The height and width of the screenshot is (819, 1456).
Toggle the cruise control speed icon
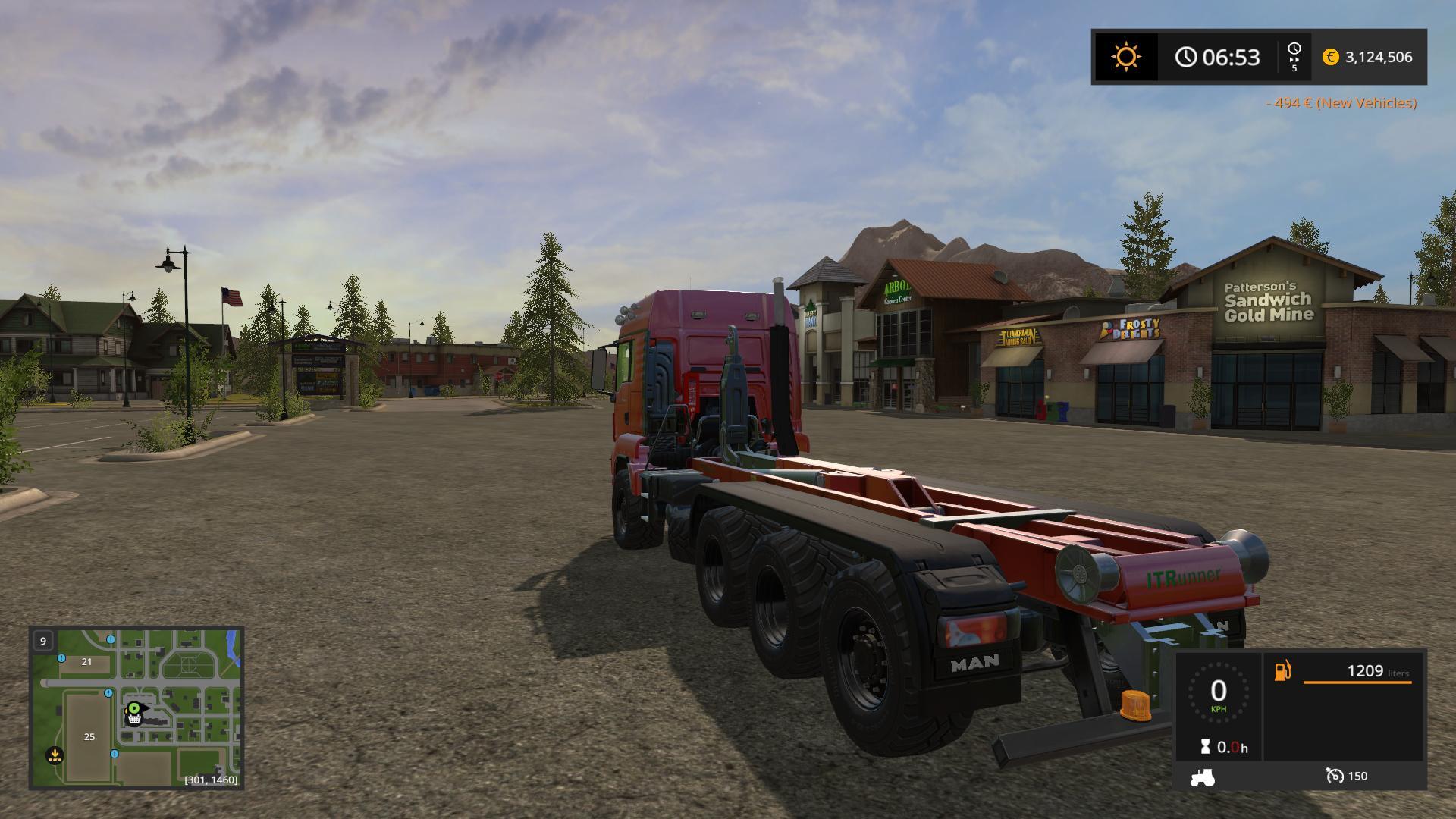[1335, 776]
